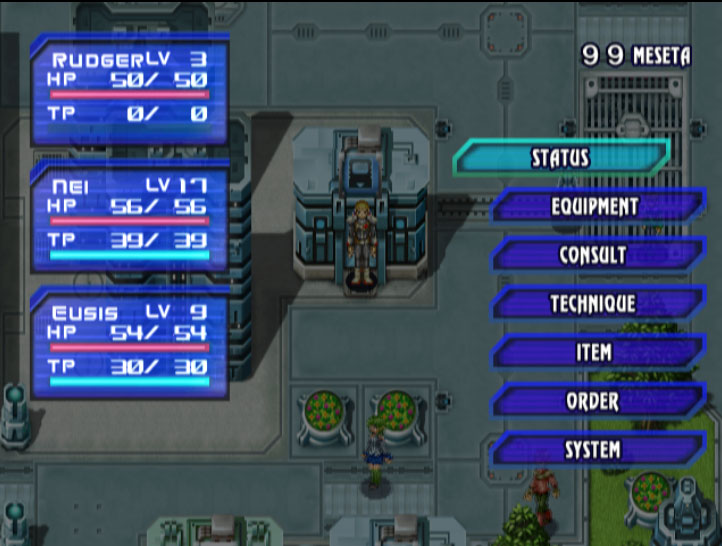This screenshot has width=722, height=546.
Task: Open the System menu
Action: (x=594, y=451)
